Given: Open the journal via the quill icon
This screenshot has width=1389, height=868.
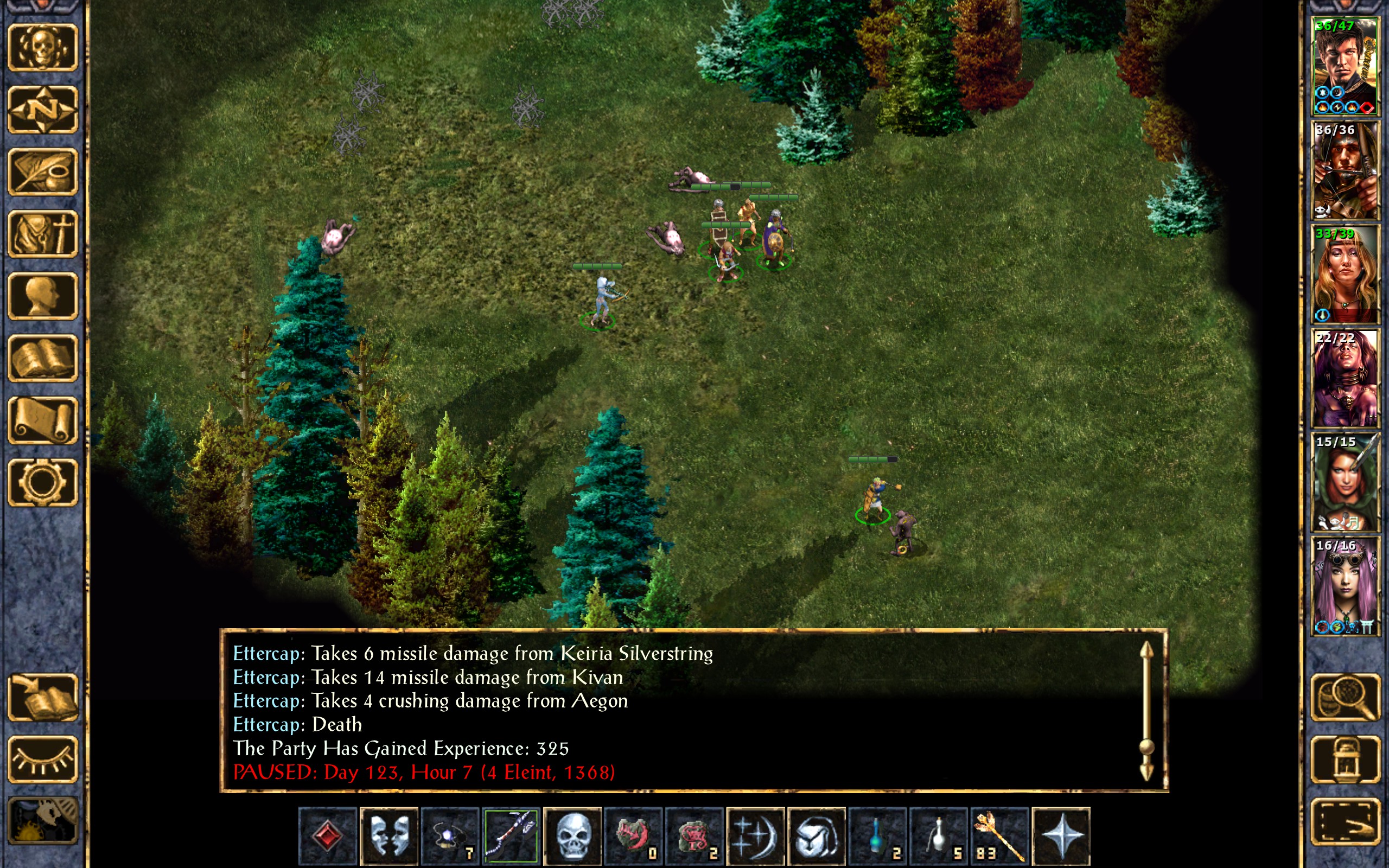Looking at the screenshot, I should (x=43, y=171).
